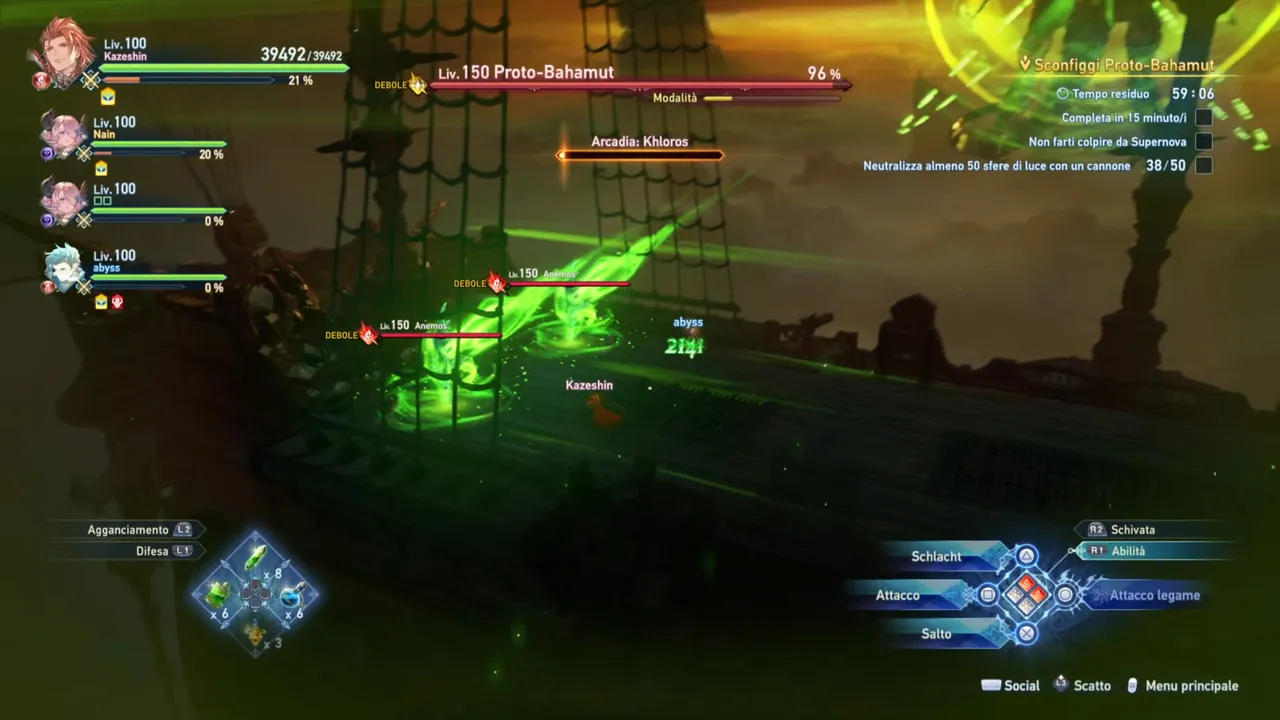Select the blue flask item icon
The height and width of the screenshot is (720, 1280).
tap(292, 595)
